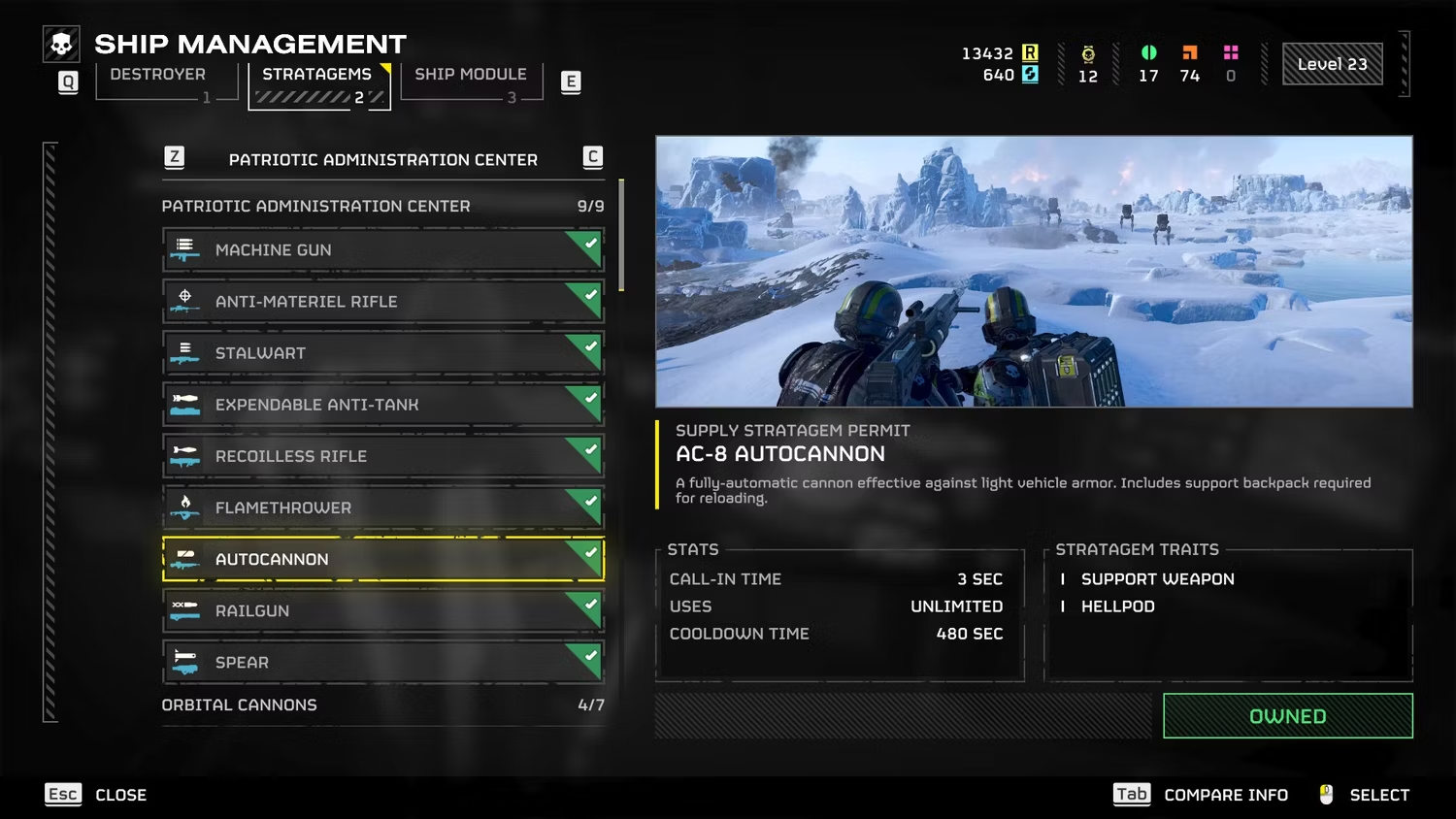Open Compare Info panel
Image resolution: width=1456 pixels, height=819 pixels.
pos(1202,795)
